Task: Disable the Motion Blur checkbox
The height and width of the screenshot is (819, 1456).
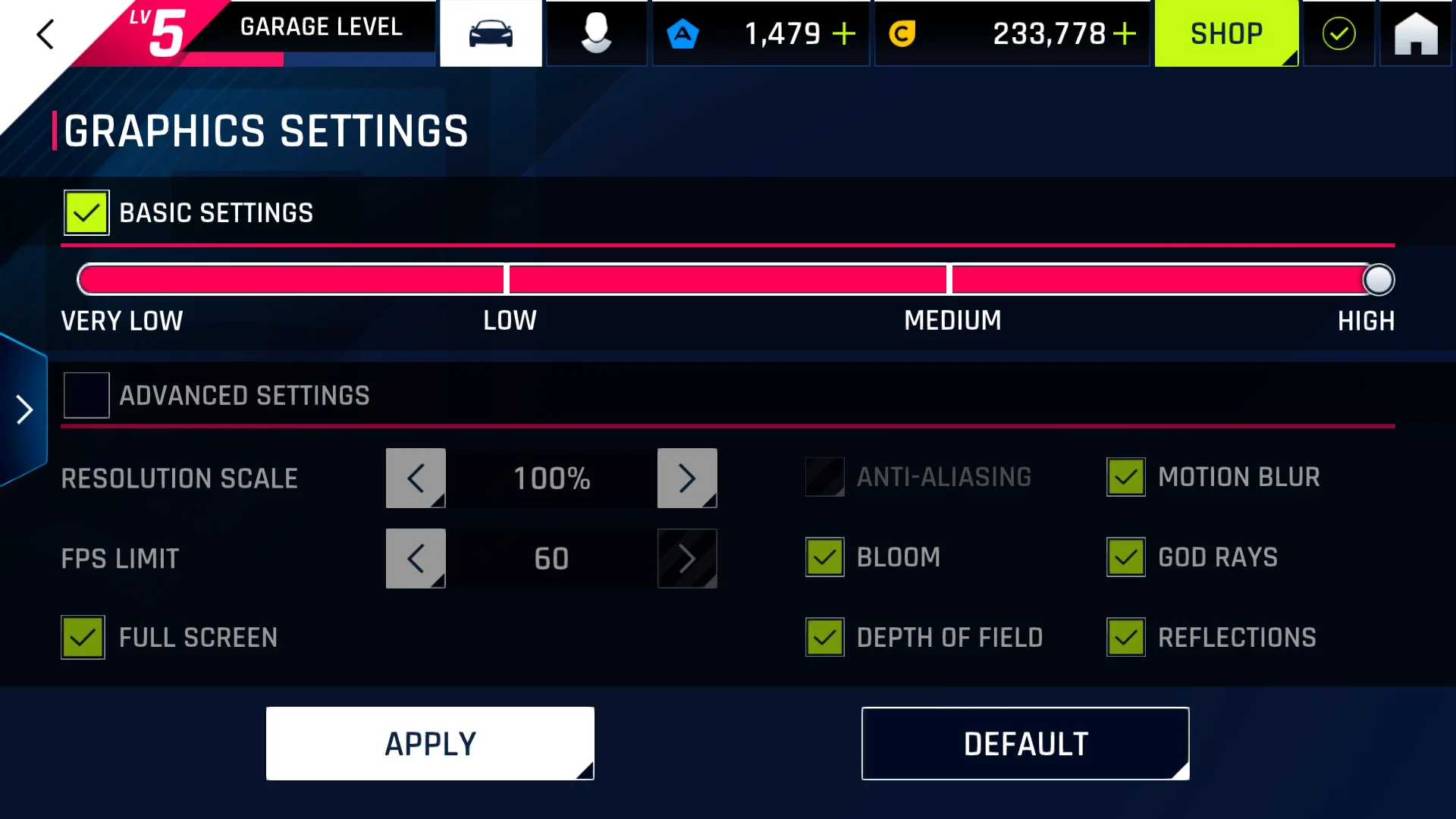Action: coord(1126,477)
